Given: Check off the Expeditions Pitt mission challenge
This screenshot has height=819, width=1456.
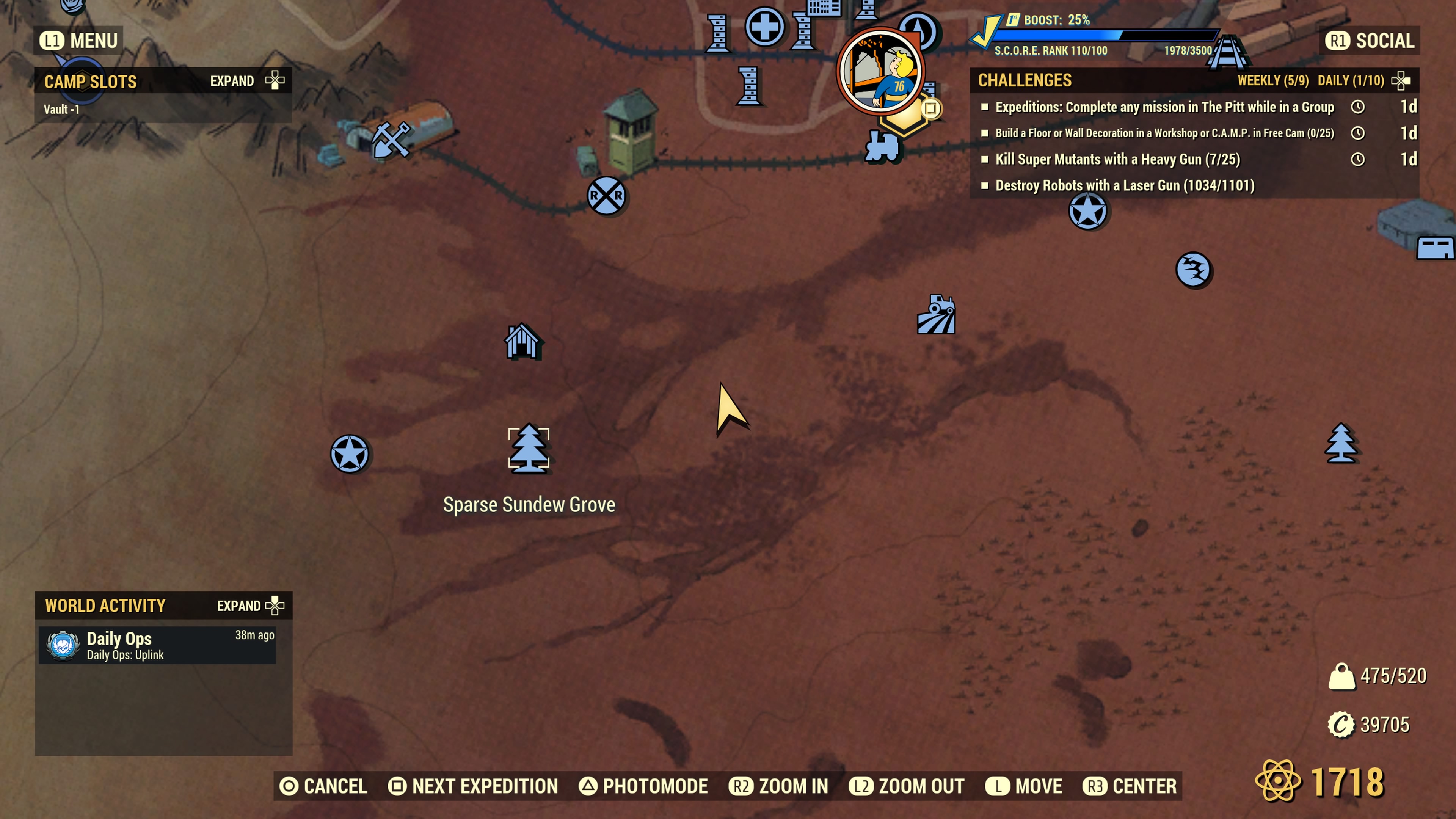Looking at the screenshot, I should coord(985,107).
